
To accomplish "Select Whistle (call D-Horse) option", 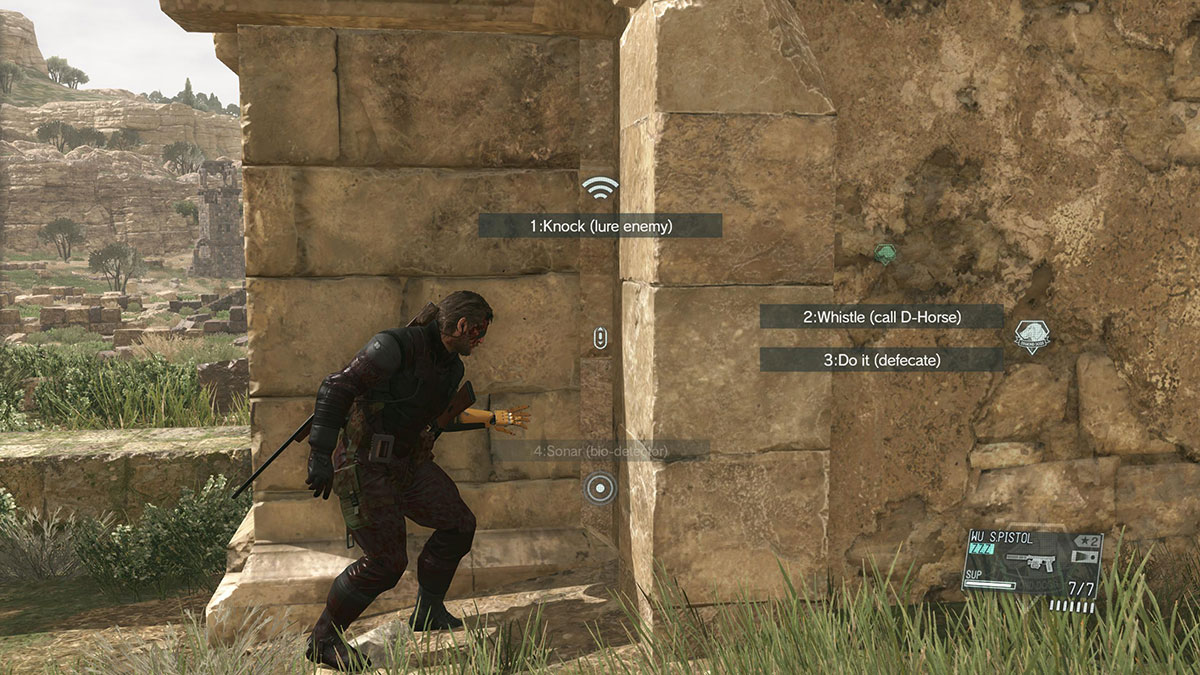I will (x=881, y=317).
